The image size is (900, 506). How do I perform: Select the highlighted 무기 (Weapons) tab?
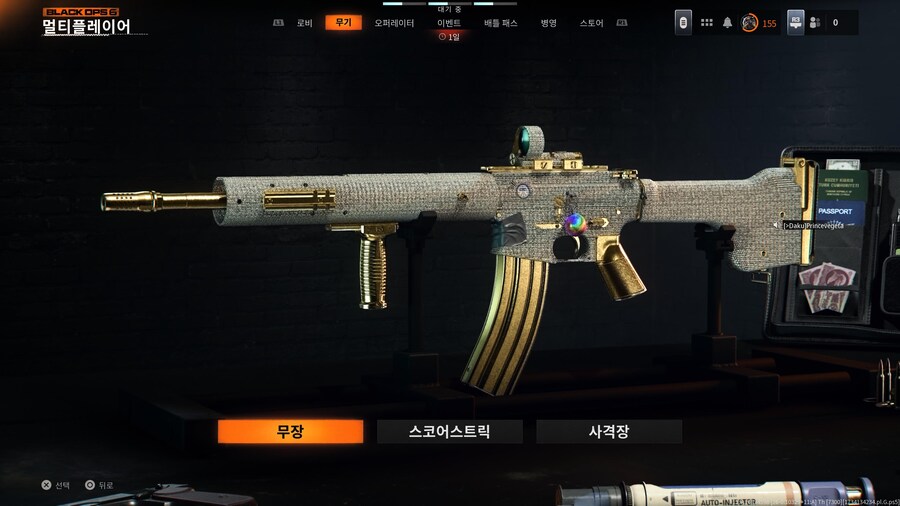pyautogui.click(x=343, y=23)
